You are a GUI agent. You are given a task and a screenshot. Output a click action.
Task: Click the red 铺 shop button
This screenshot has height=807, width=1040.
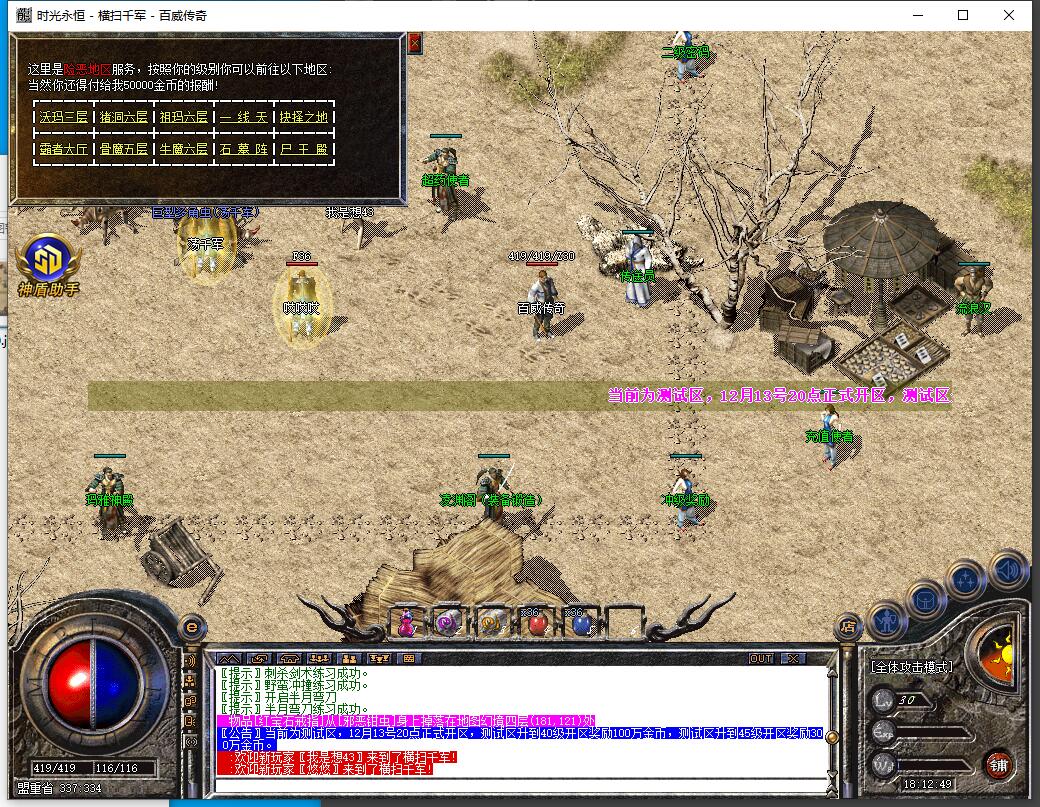[998, 765]
